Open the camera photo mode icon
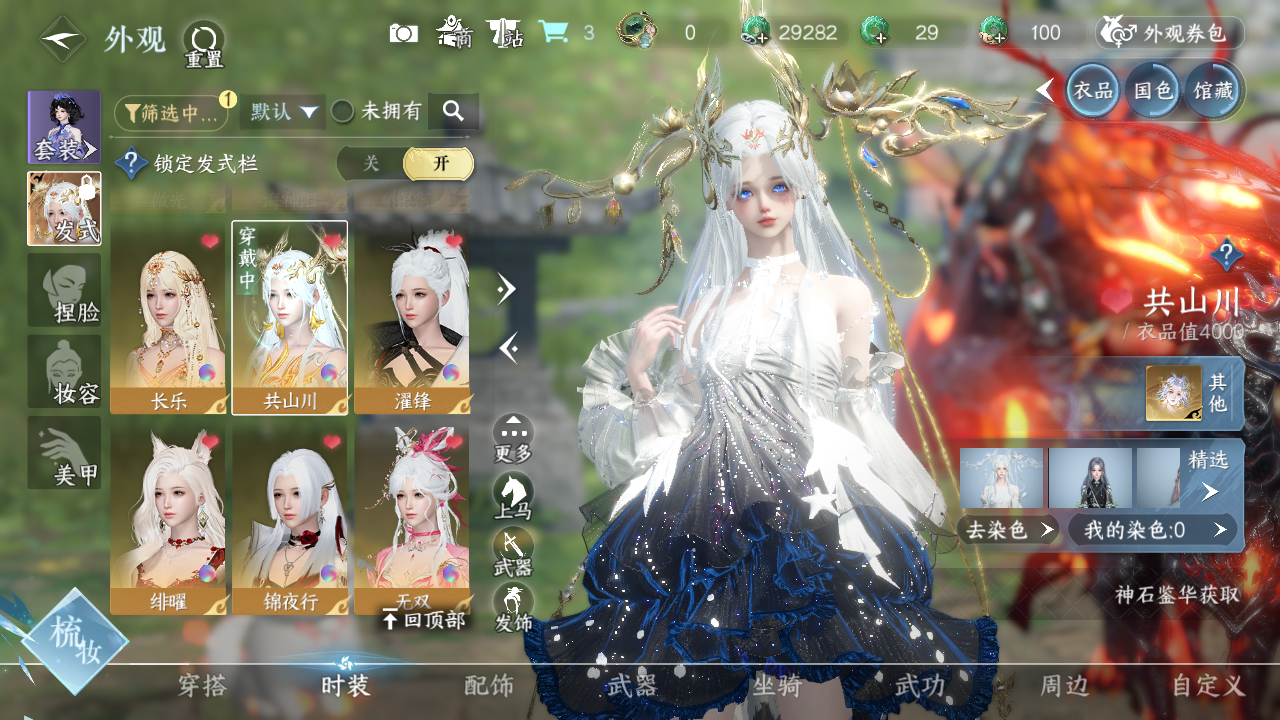Viewport: 1280px width, 720px height. (403, 33)
